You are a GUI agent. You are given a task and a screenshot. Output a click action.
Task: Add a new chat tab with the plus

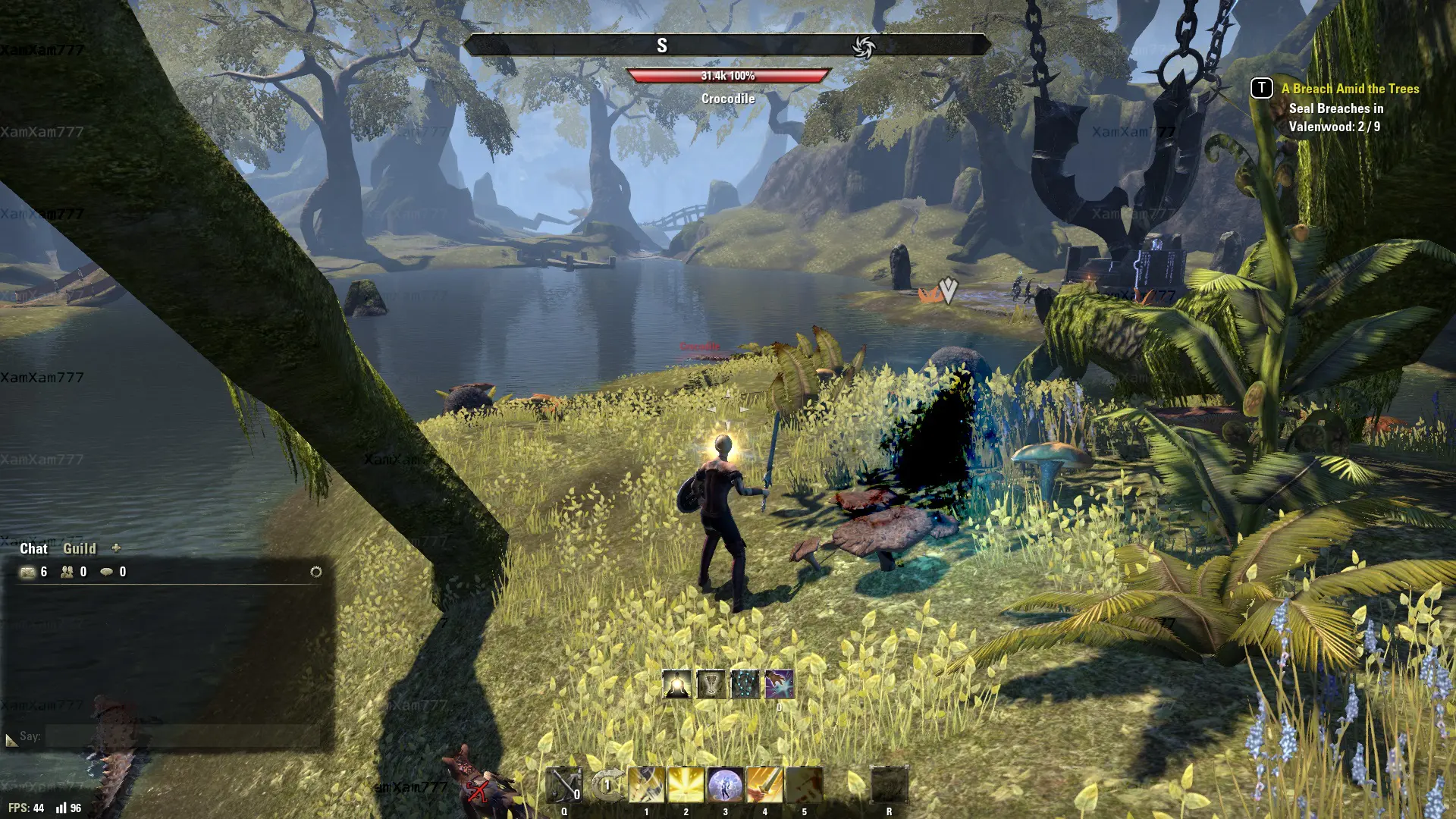point(116,548)
